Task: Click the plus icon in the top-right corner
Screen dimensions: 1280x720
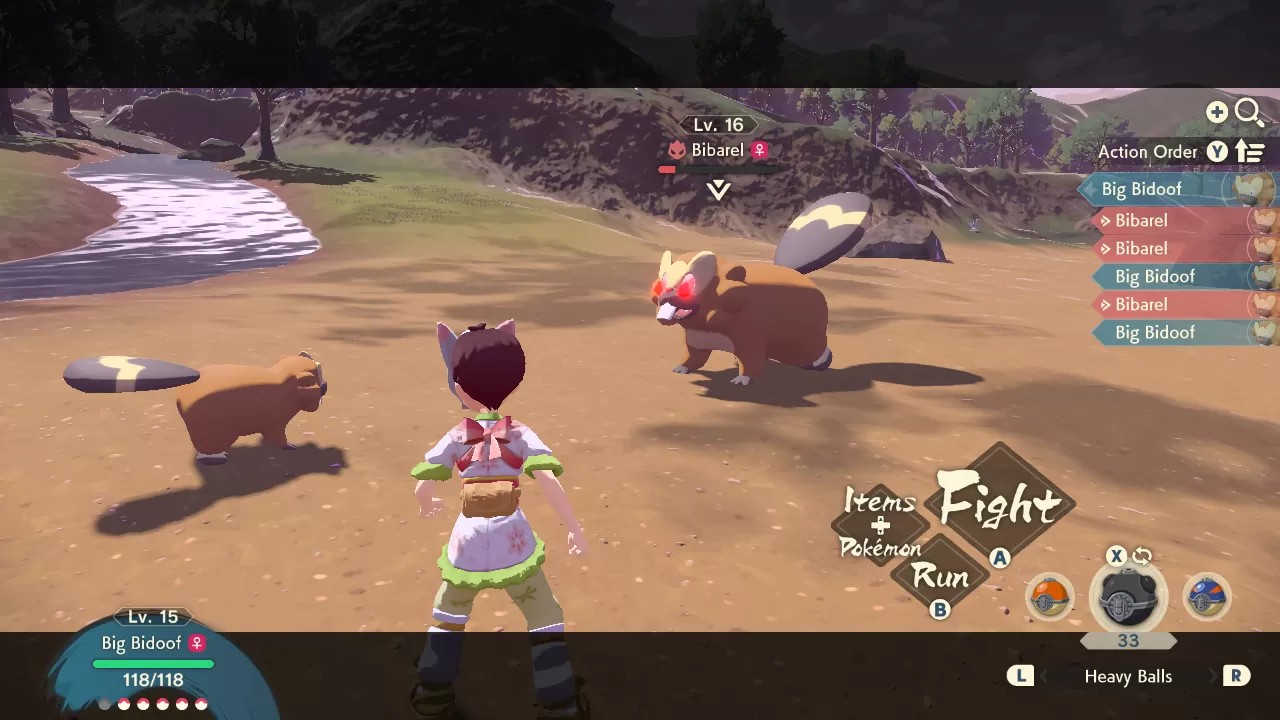Action: 1217,112
